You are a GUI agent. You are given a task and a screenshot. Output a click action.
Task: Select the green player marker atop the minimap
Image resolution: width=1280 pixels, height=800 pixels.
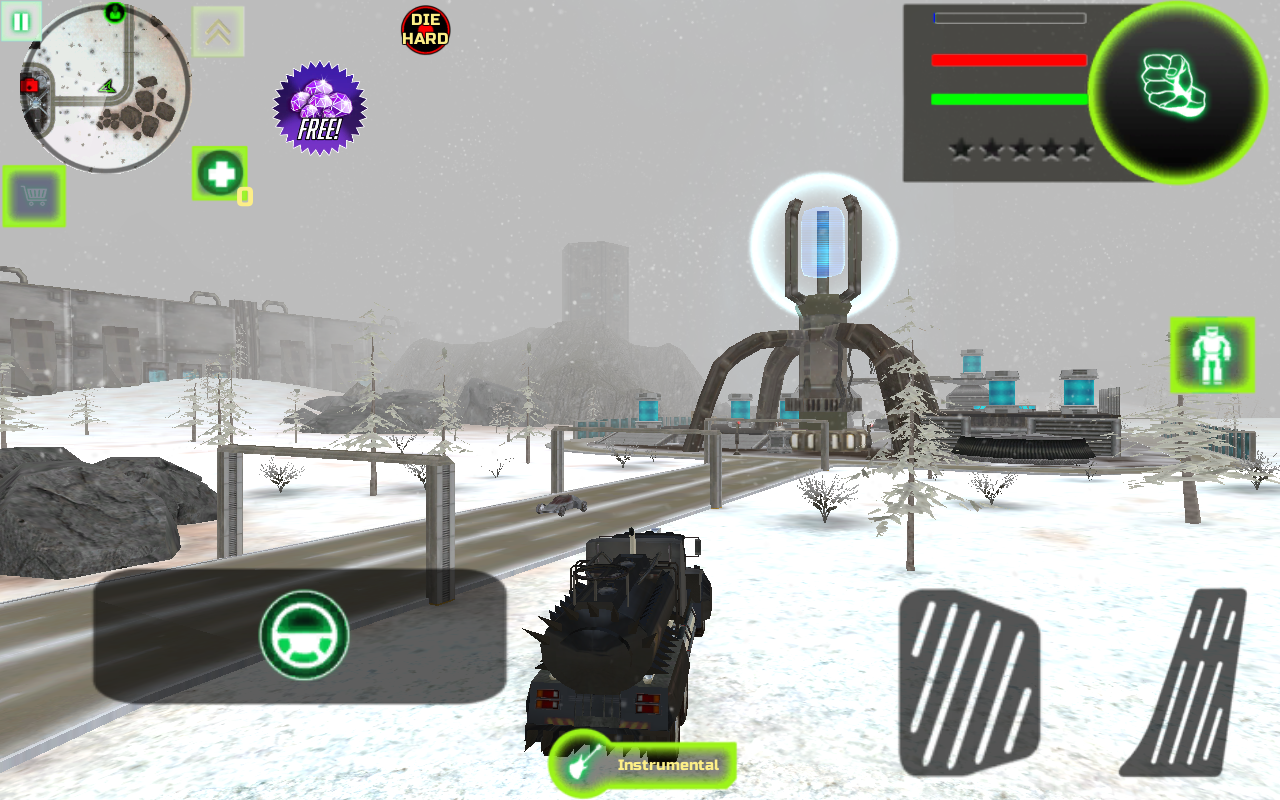point(113,11)
